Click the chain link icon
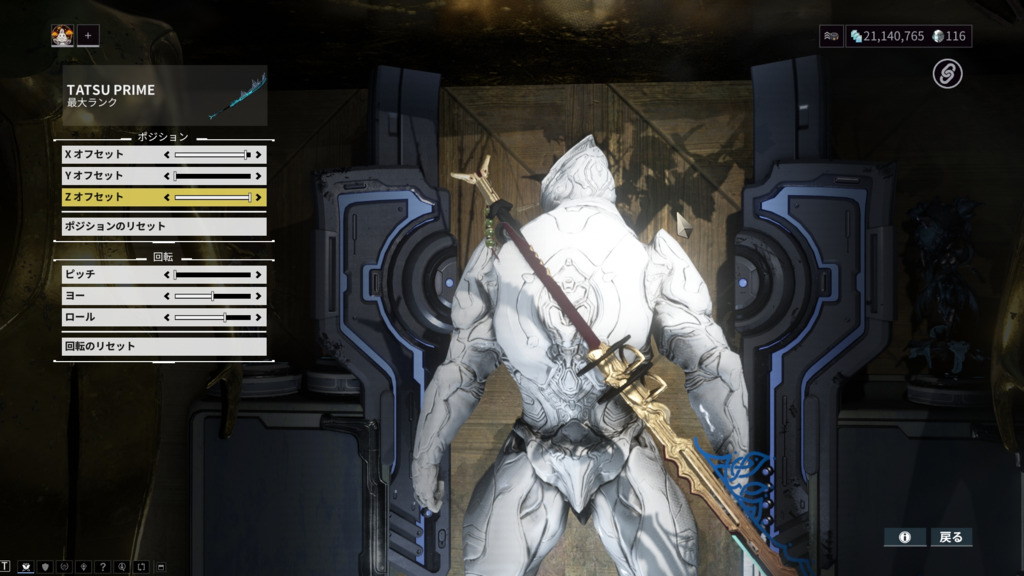Viewport: 1024px width, 576px height. [947, 73]
